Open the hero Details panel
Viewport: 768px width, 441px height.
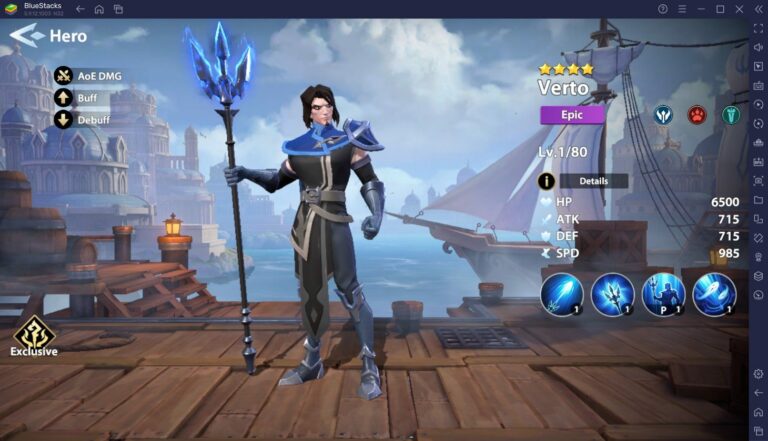pos(592,181)
